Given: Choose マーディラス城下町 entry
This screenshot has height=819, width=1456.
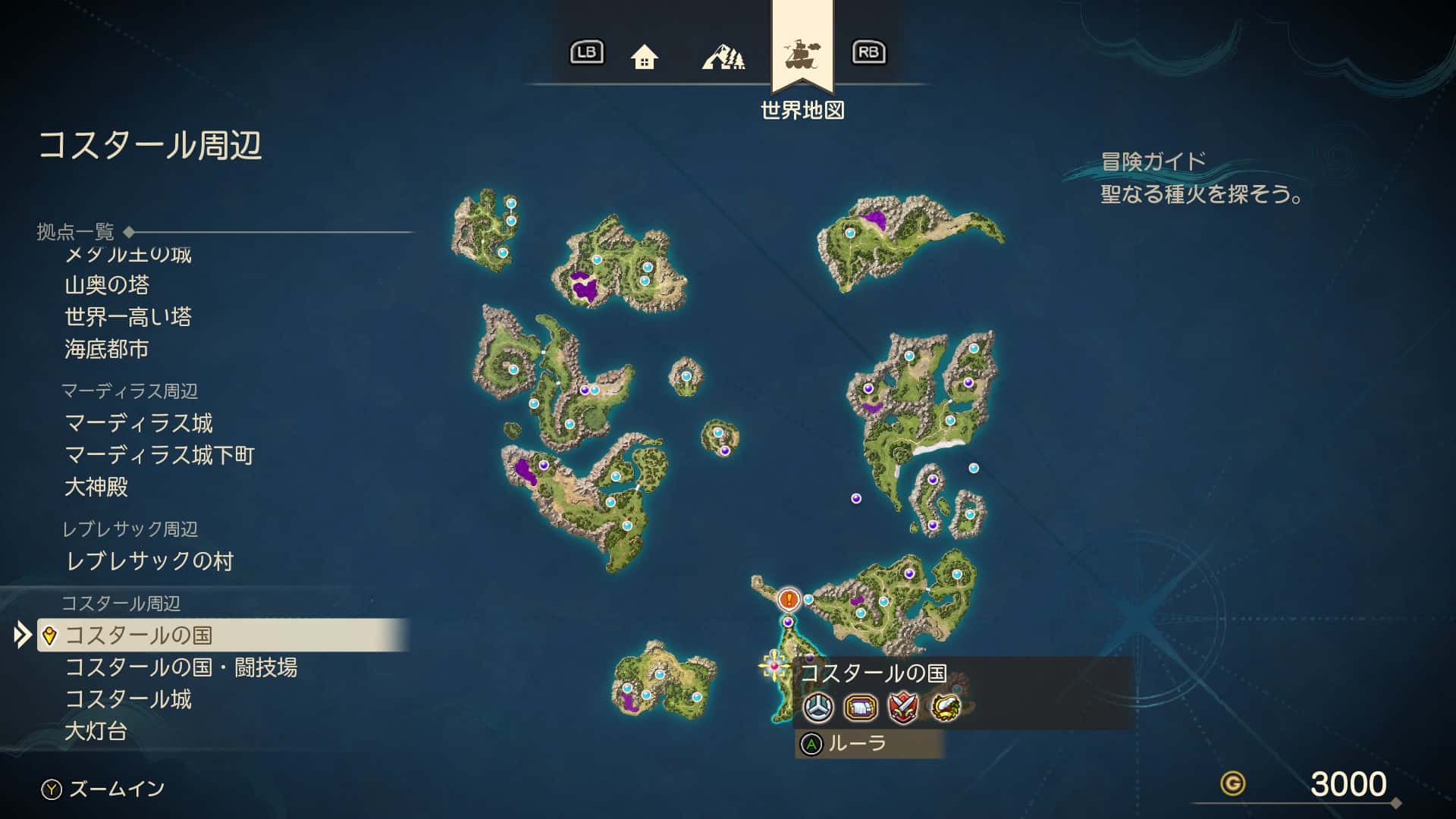Looking at the screenshot, I should pos(159,455).
